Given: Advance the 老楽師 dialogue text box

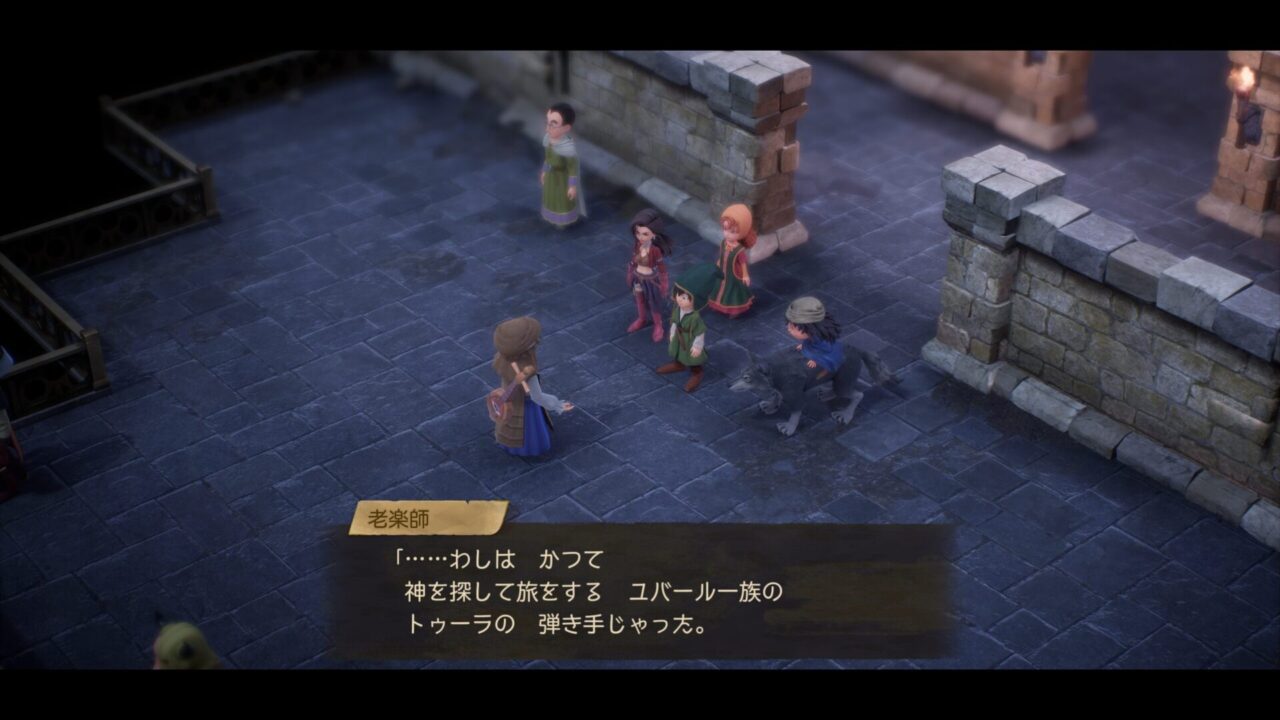Looking at the screenshot, I should click(x=640, y=592).
